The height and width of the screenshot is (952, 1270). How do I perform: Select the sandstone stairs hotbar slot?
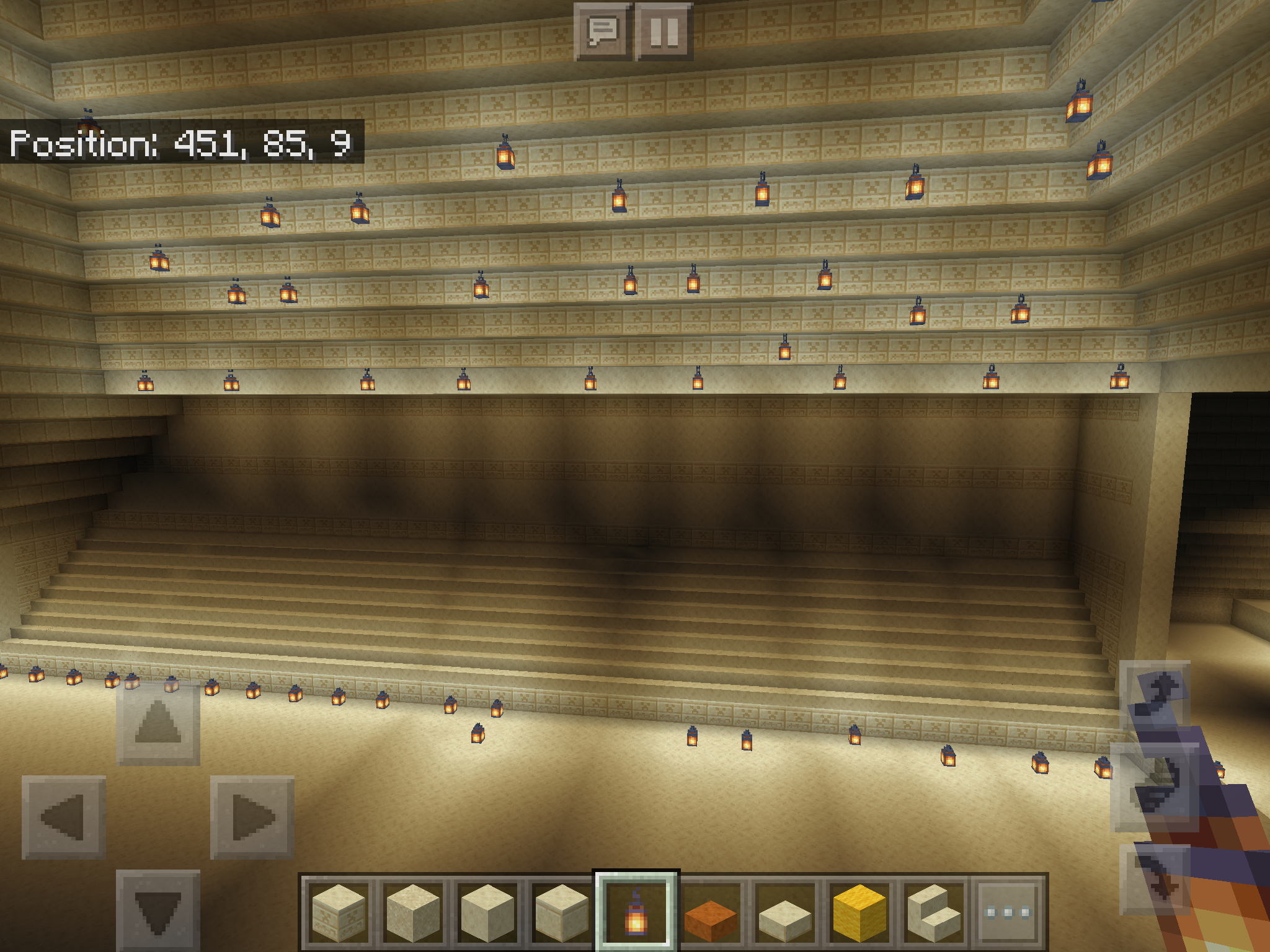(935, 911)
